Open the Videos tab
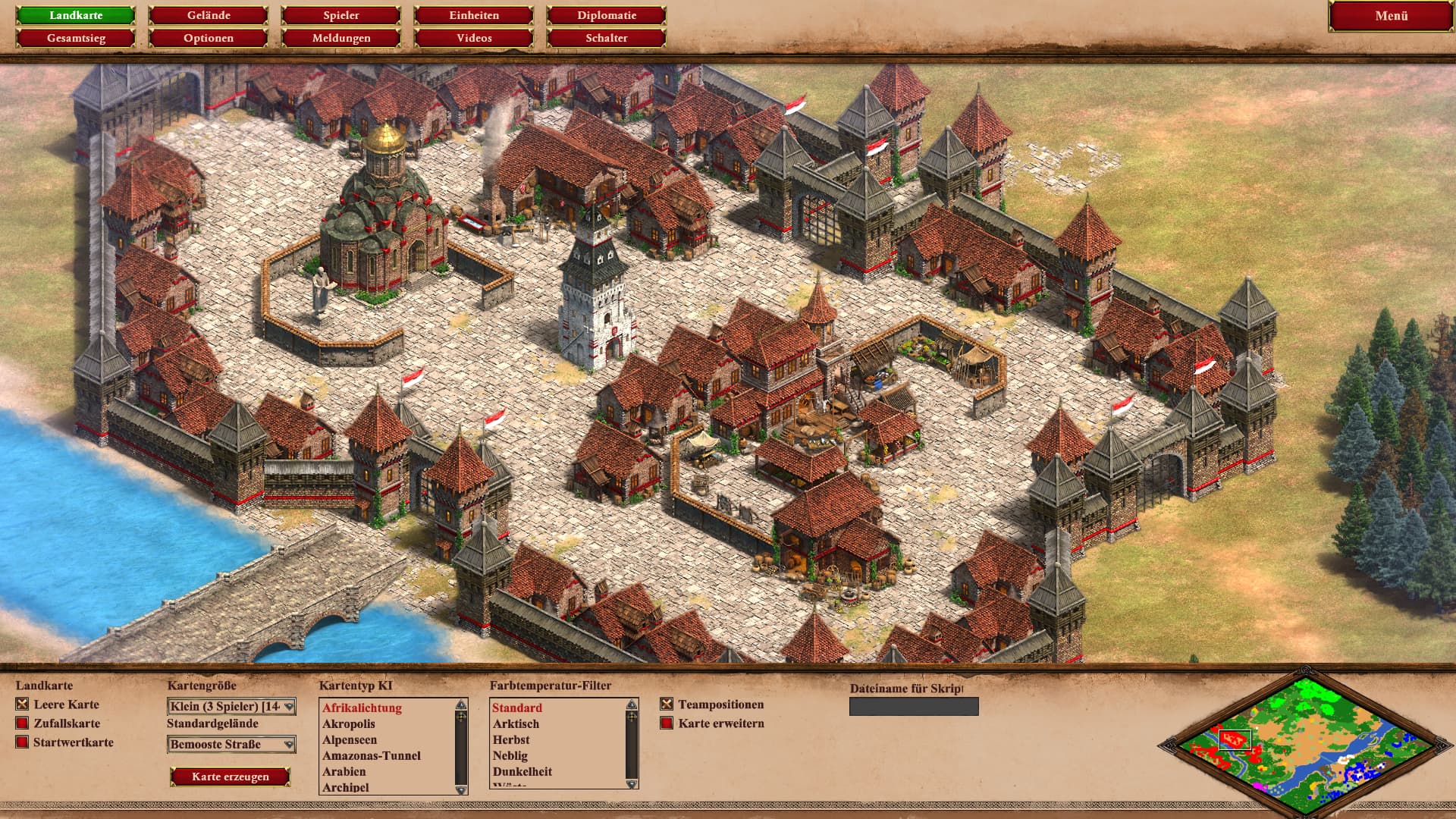1456x819 pixels. 474,38
